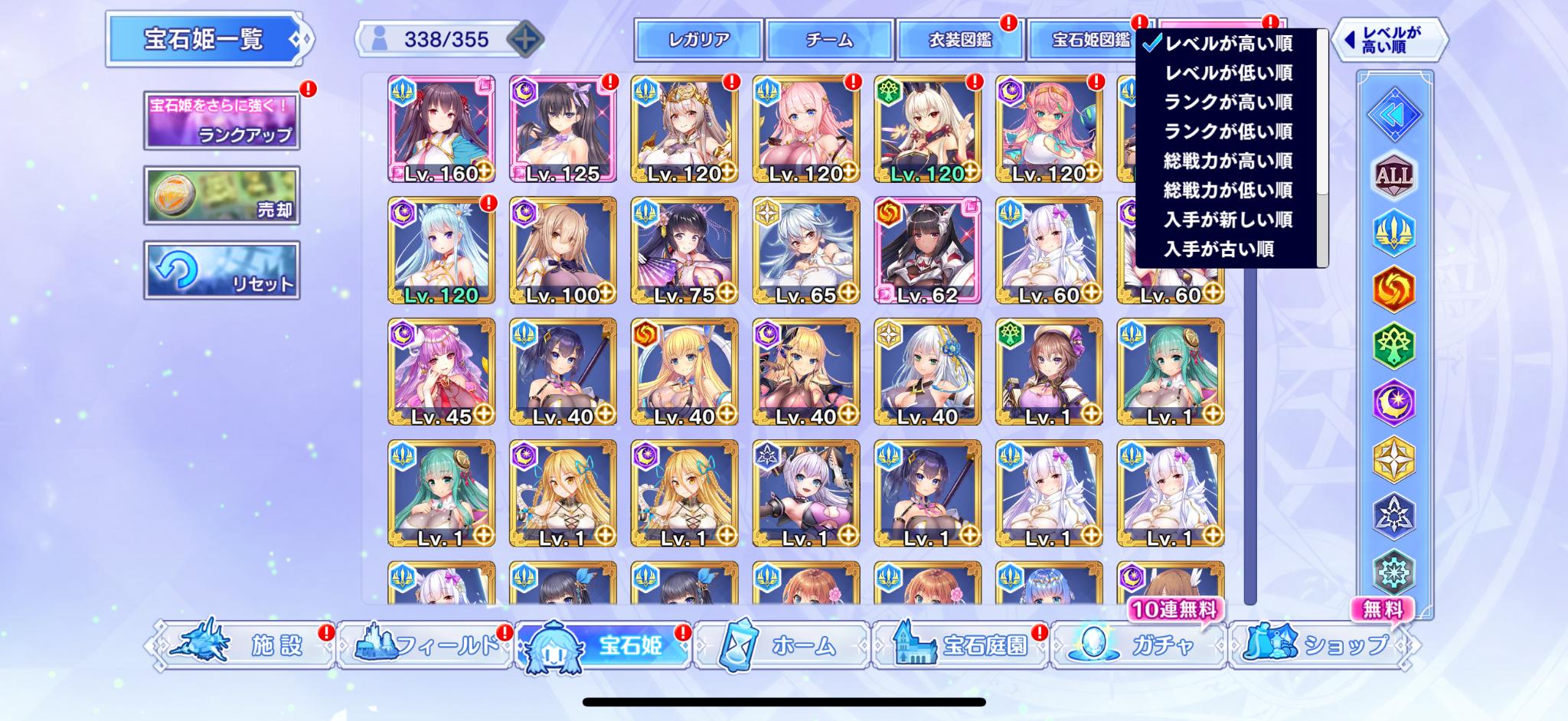The image size is (1568, 721).
Task: Go to ホーム home screen
Action: tap(781, 646)
